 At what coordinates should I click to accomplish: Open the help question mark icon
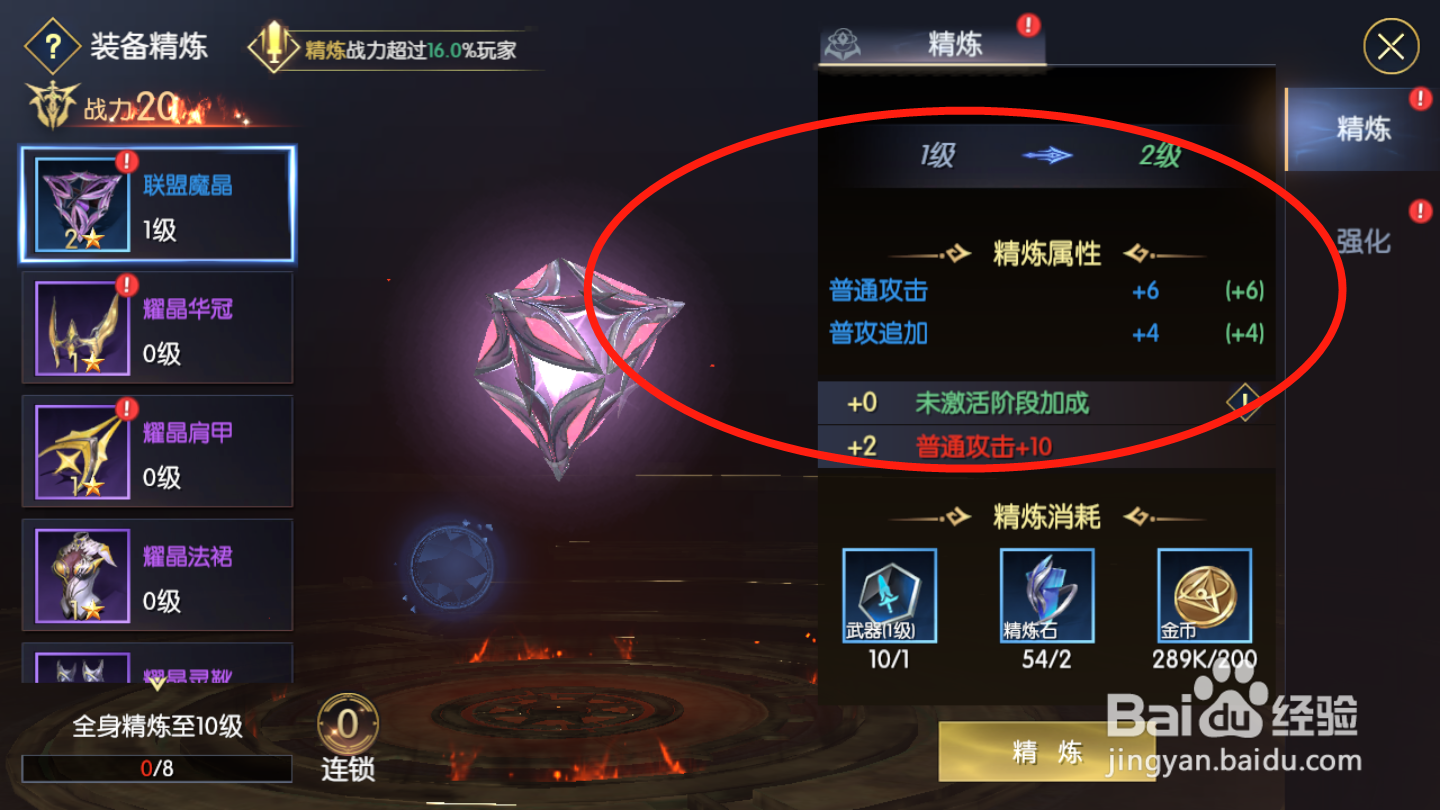click(52, 47)
